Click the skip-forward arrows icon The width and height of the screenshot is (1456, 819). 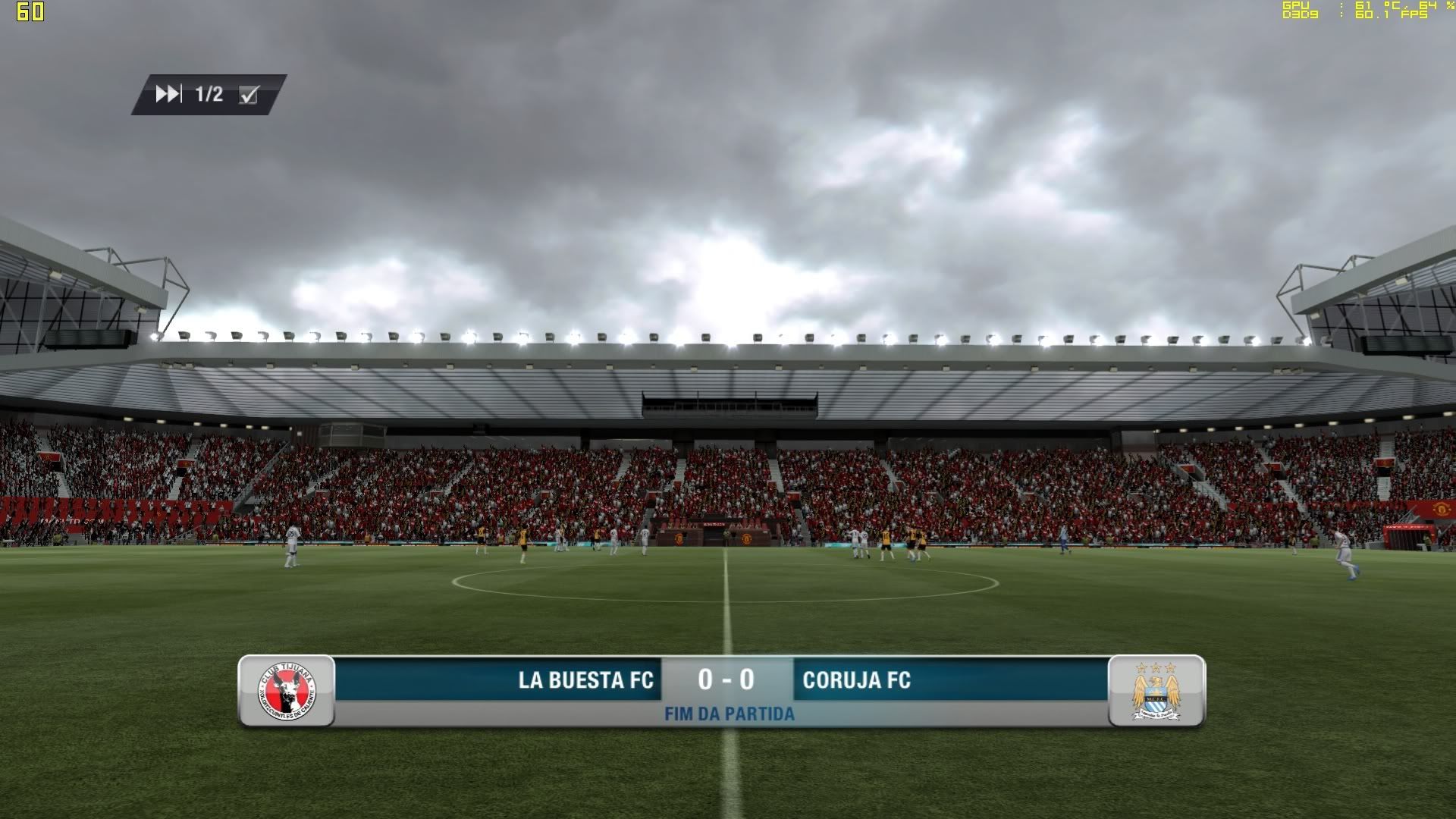click(x=168, y=94)
